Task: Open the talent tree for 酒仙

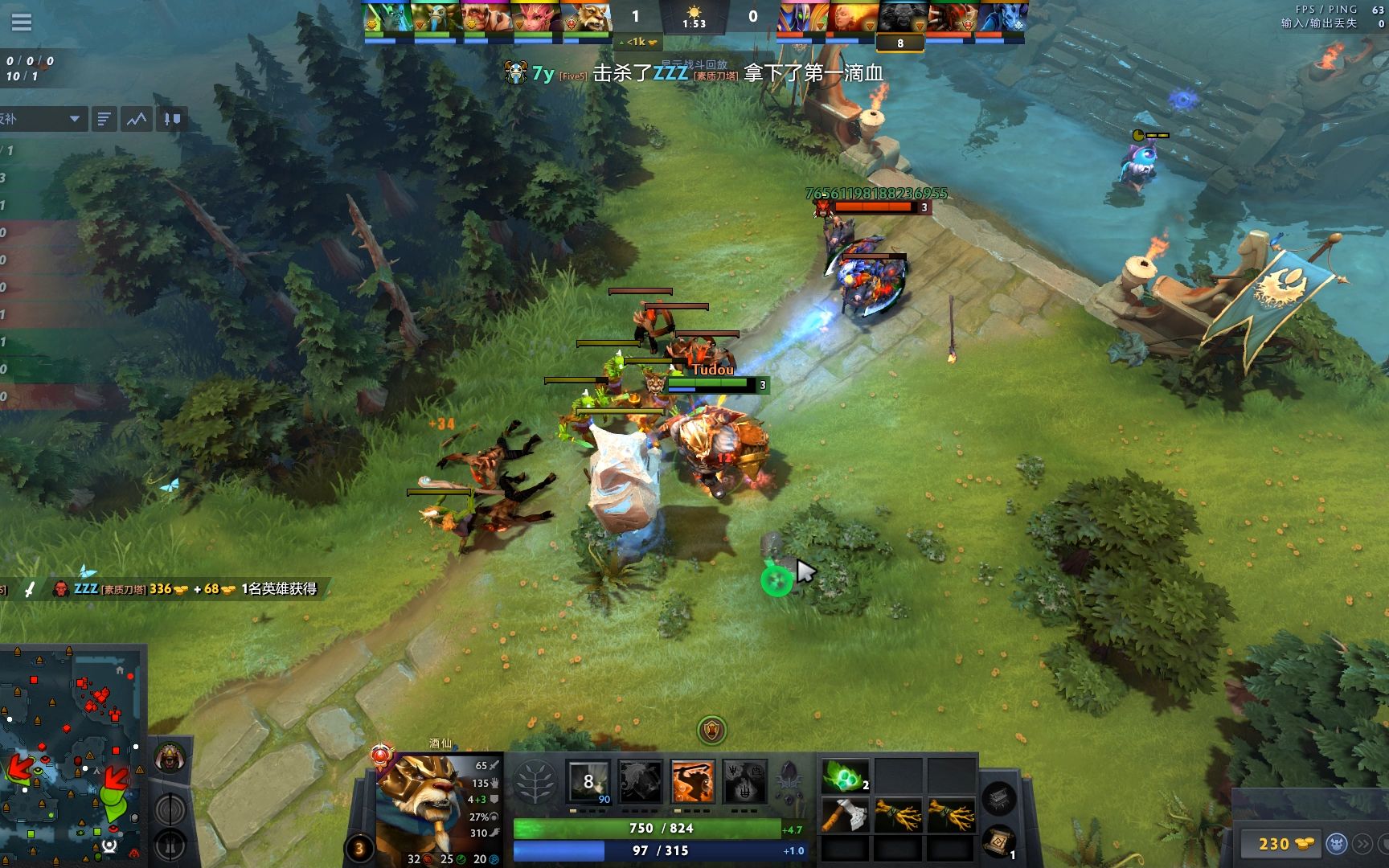Action: pyautogui.click(x=536, y=782)
